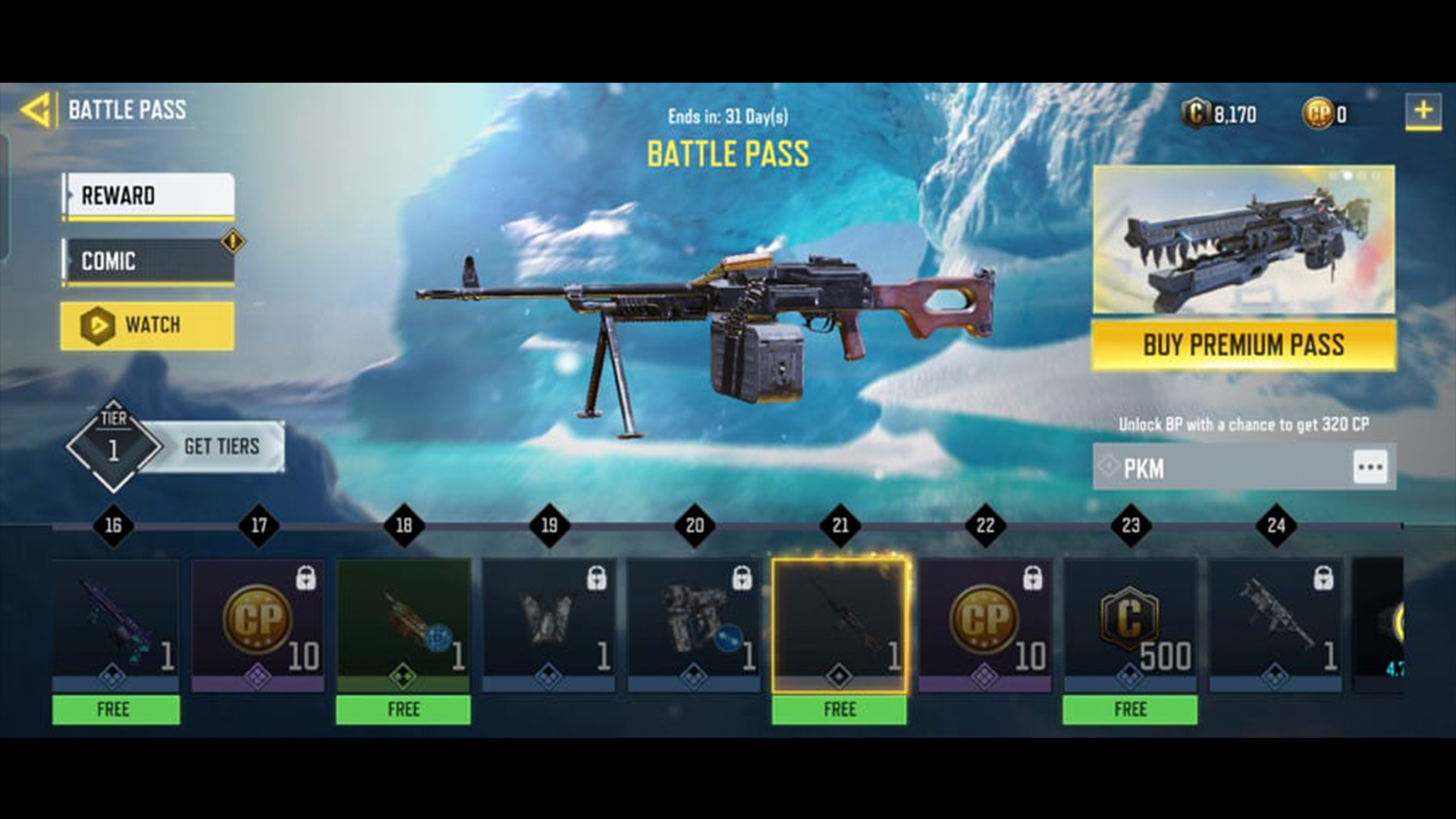1456x819 pixels.
Task: Click the lock icon on tier 17 reward
Action: tap(306, 577)
